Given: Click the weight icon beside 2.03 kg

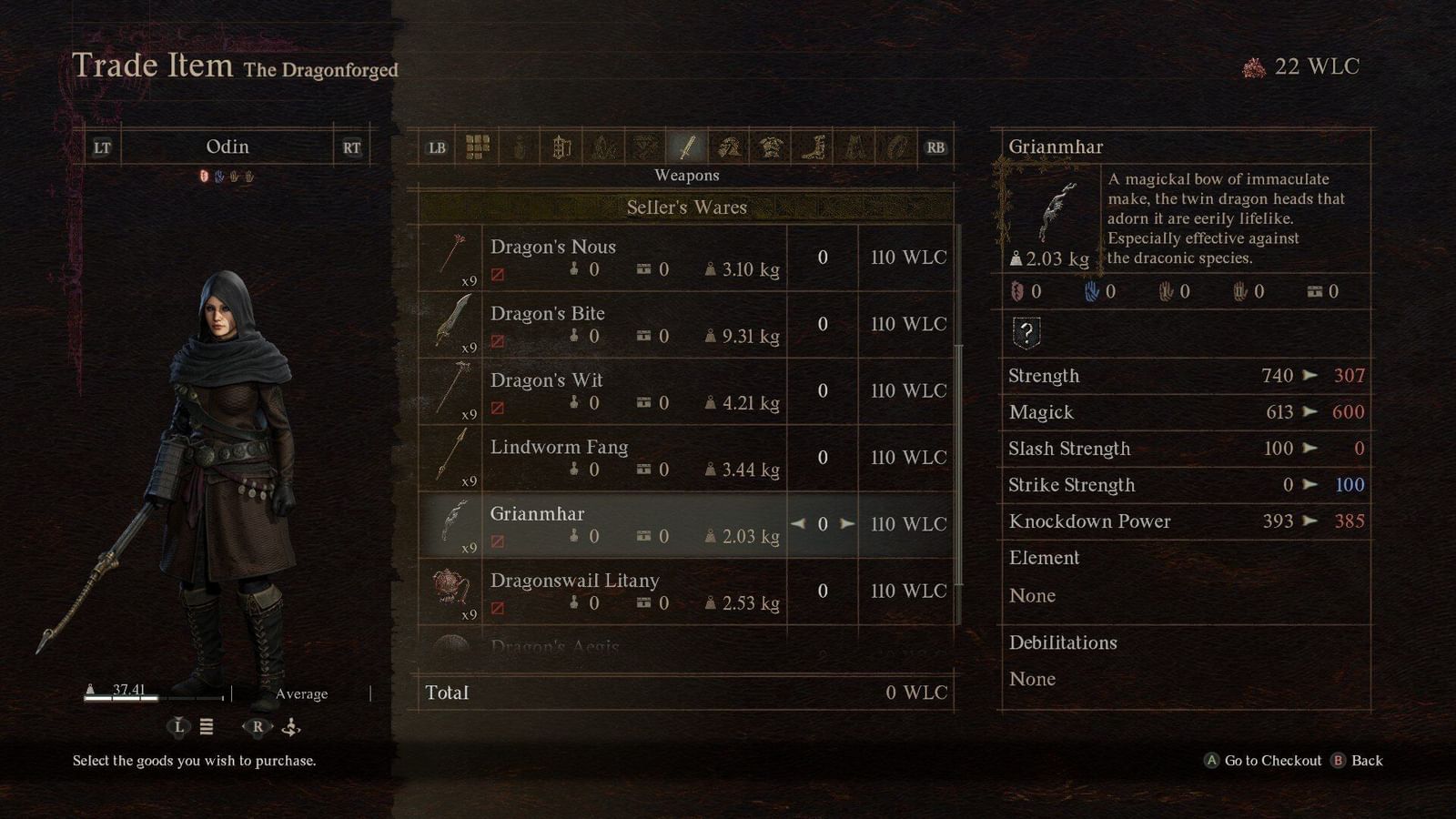Looking at the screenshot, I should tap(1017, 259).
